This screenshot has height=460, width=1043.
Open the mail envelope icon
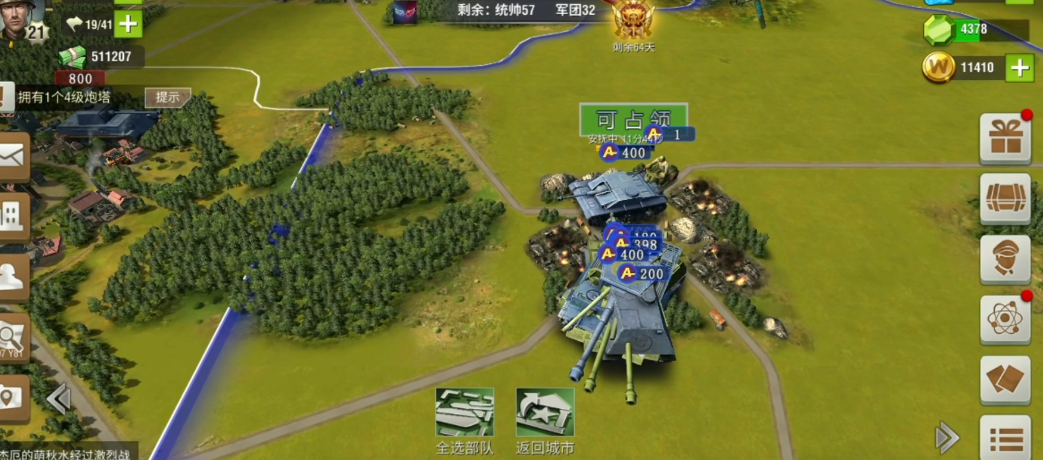[x=12, y=156]
